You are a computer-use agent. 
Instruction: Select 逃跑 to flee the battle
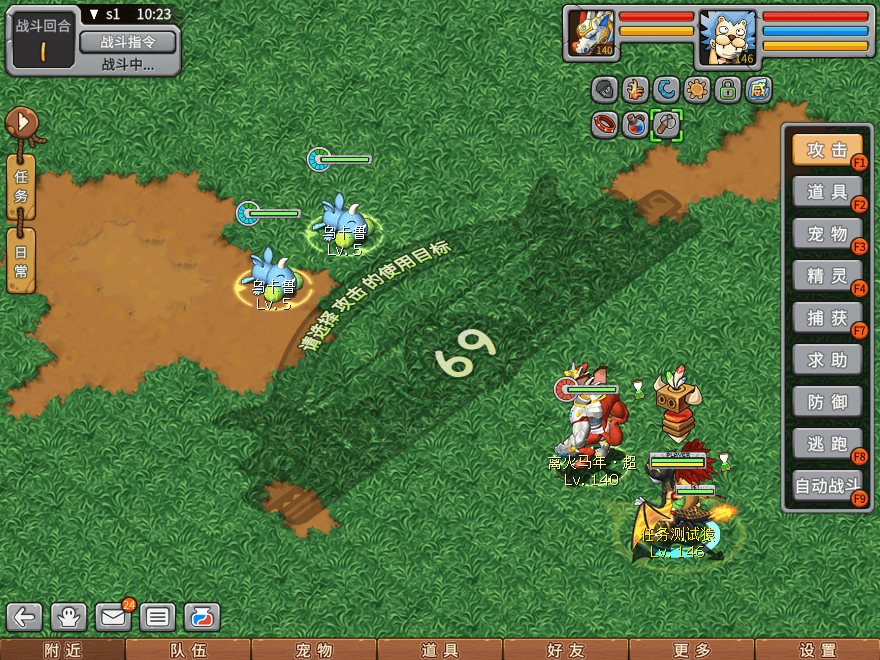[x=827, y=443]
